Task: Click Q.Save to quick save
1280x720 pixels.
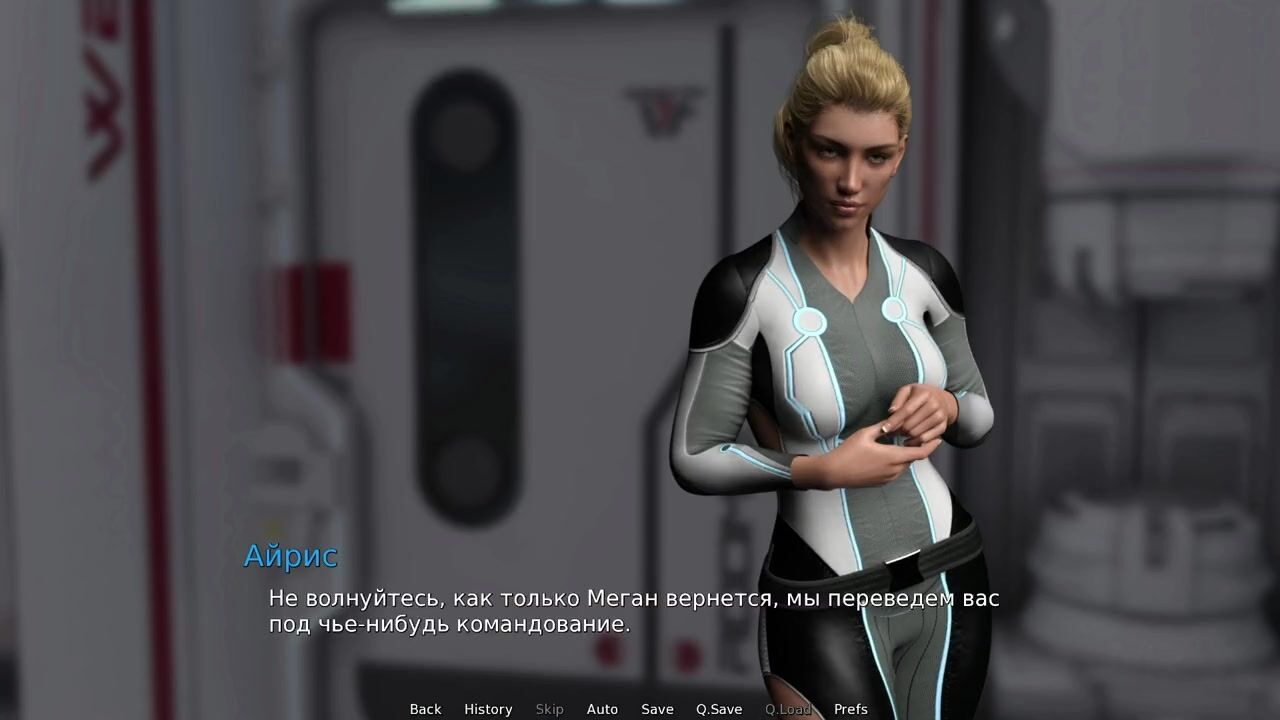Action: point(719,709)
